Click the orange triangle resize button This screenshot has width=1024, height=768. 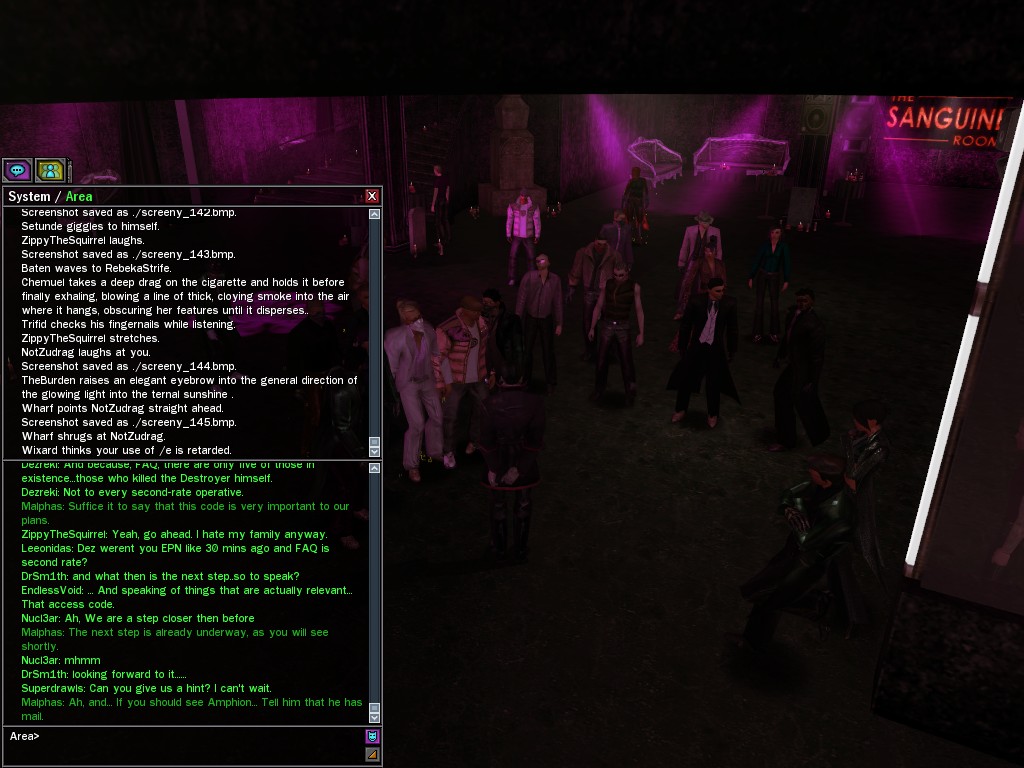pos(372,754)
